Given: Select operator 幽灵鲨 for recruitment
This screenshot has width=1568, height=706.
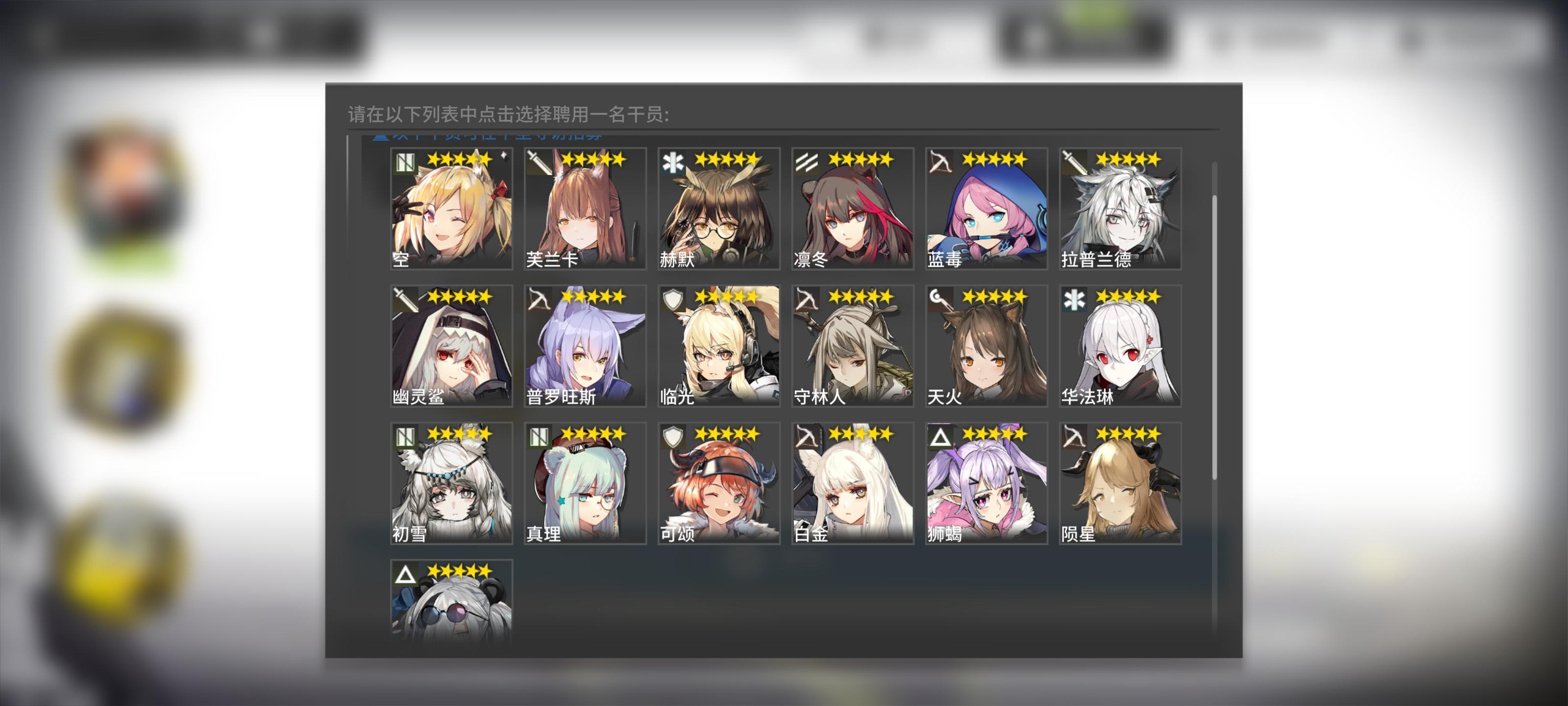Looking at the screenshot, I should click(451, 347).
